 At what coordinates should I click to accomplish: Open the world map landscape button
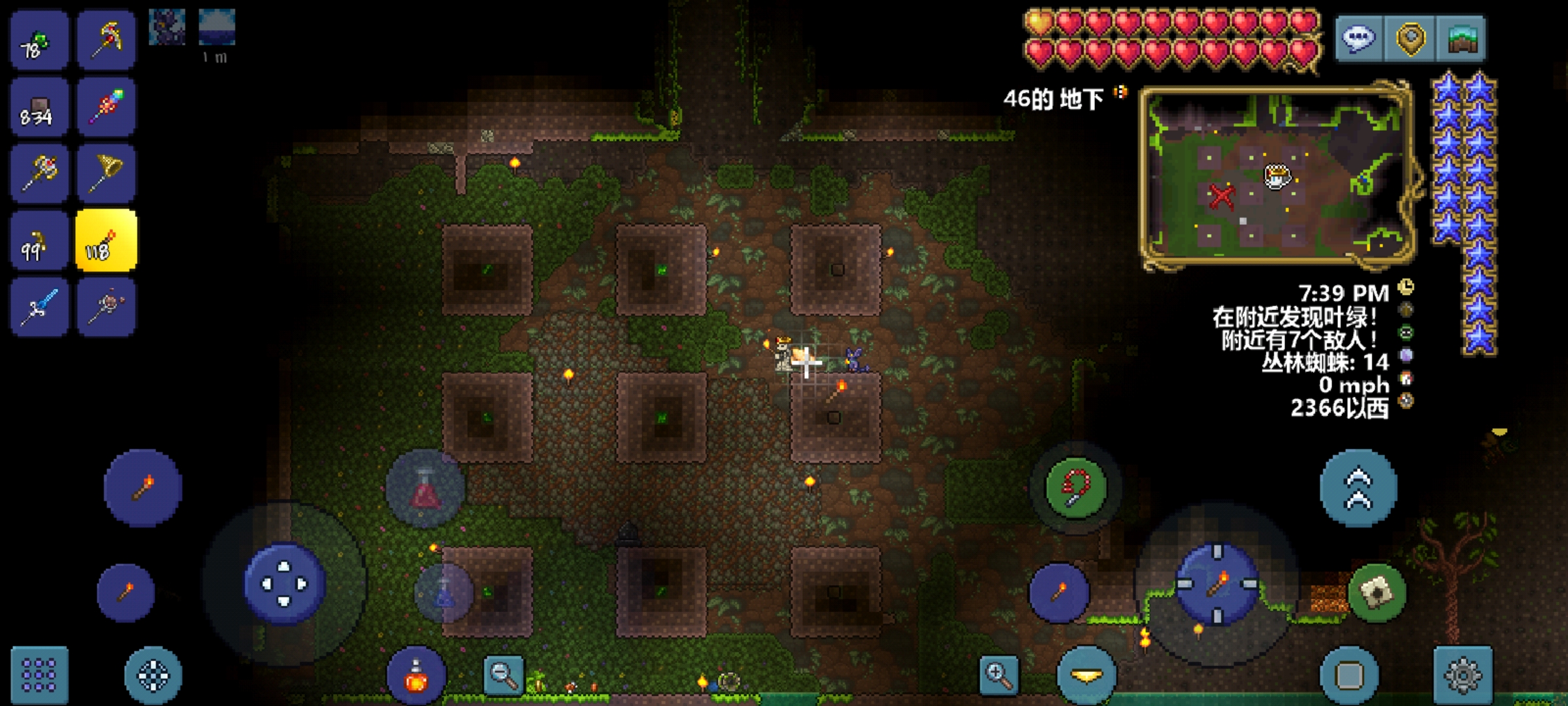pos(1462,39)
